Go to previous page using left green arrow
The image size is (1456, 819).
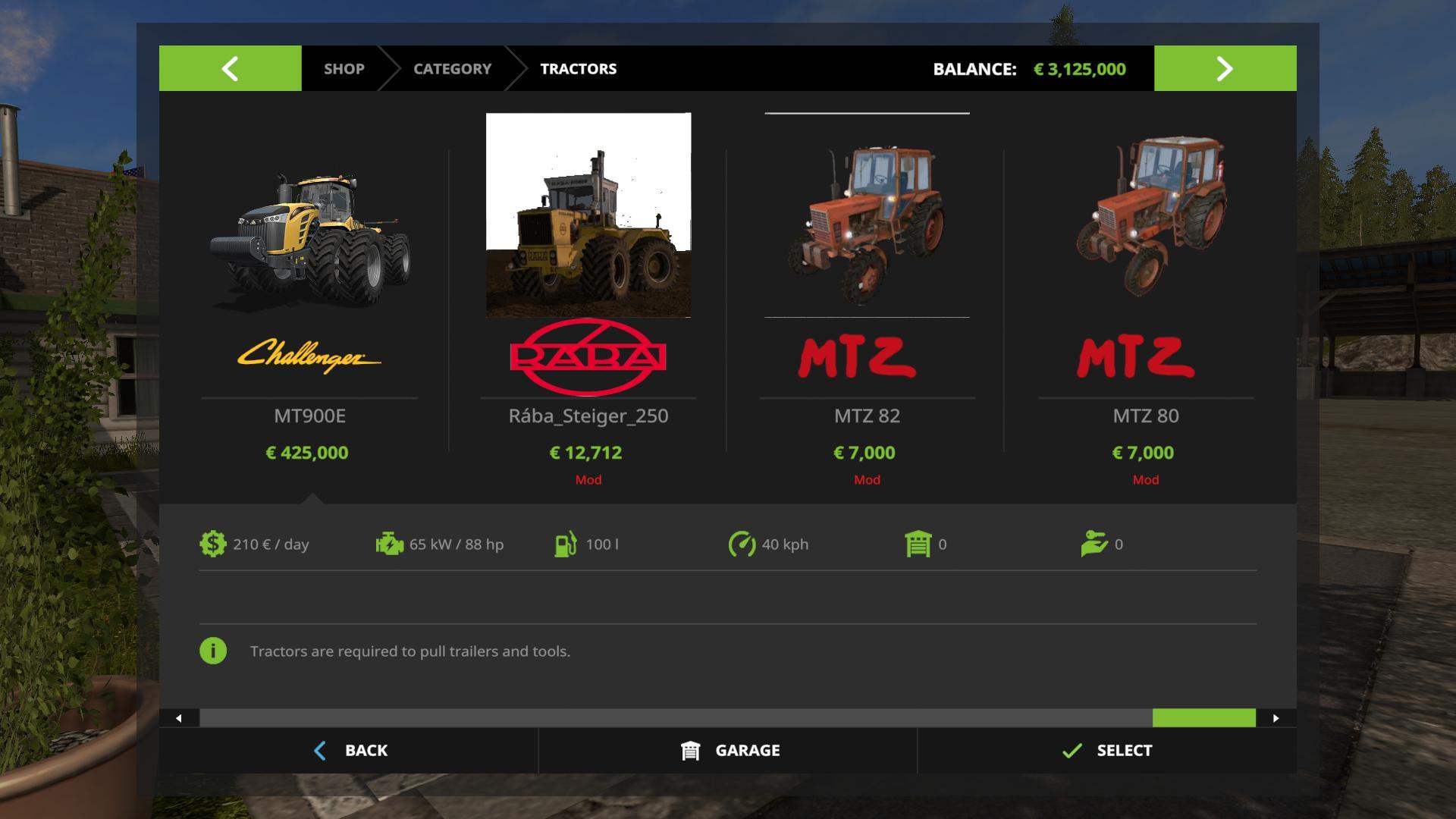[230, 68]
